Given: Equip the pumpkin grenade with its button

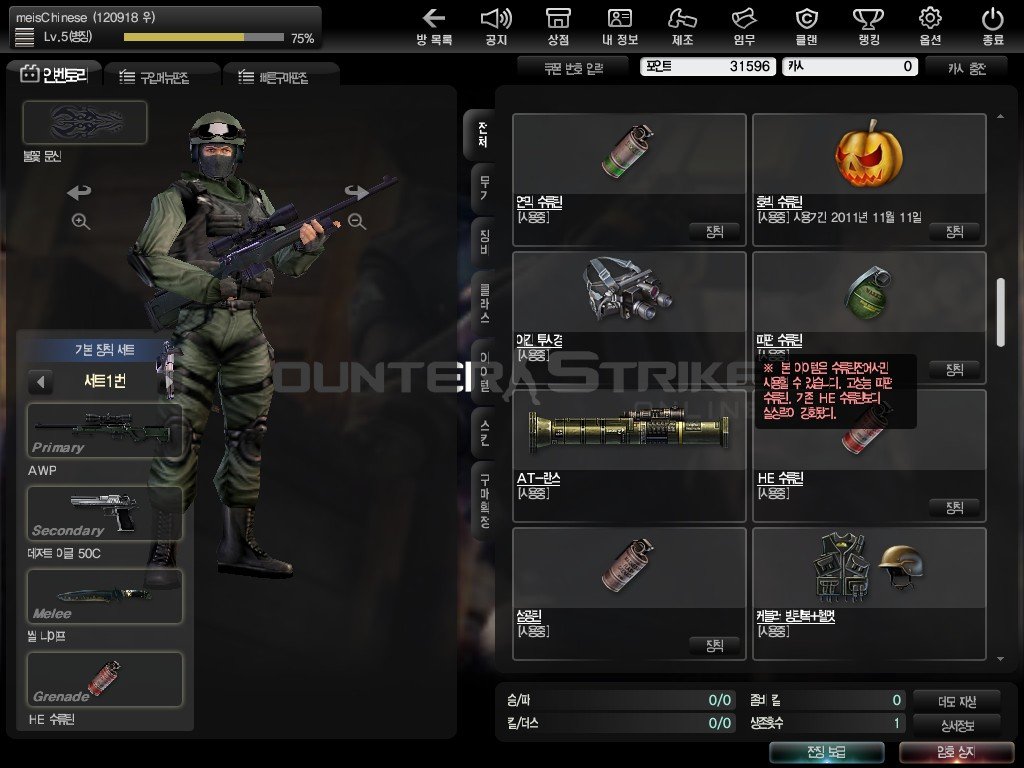Looking at the screenshot, I should pyautogui.click(x=954, y=231).
